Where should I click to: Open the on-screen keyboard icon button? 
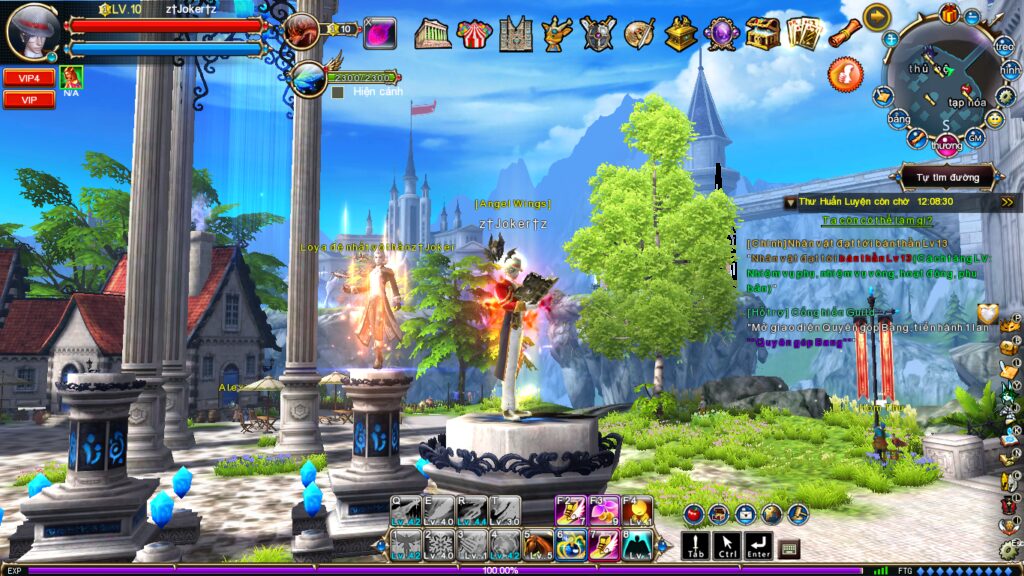click(789, 548)
